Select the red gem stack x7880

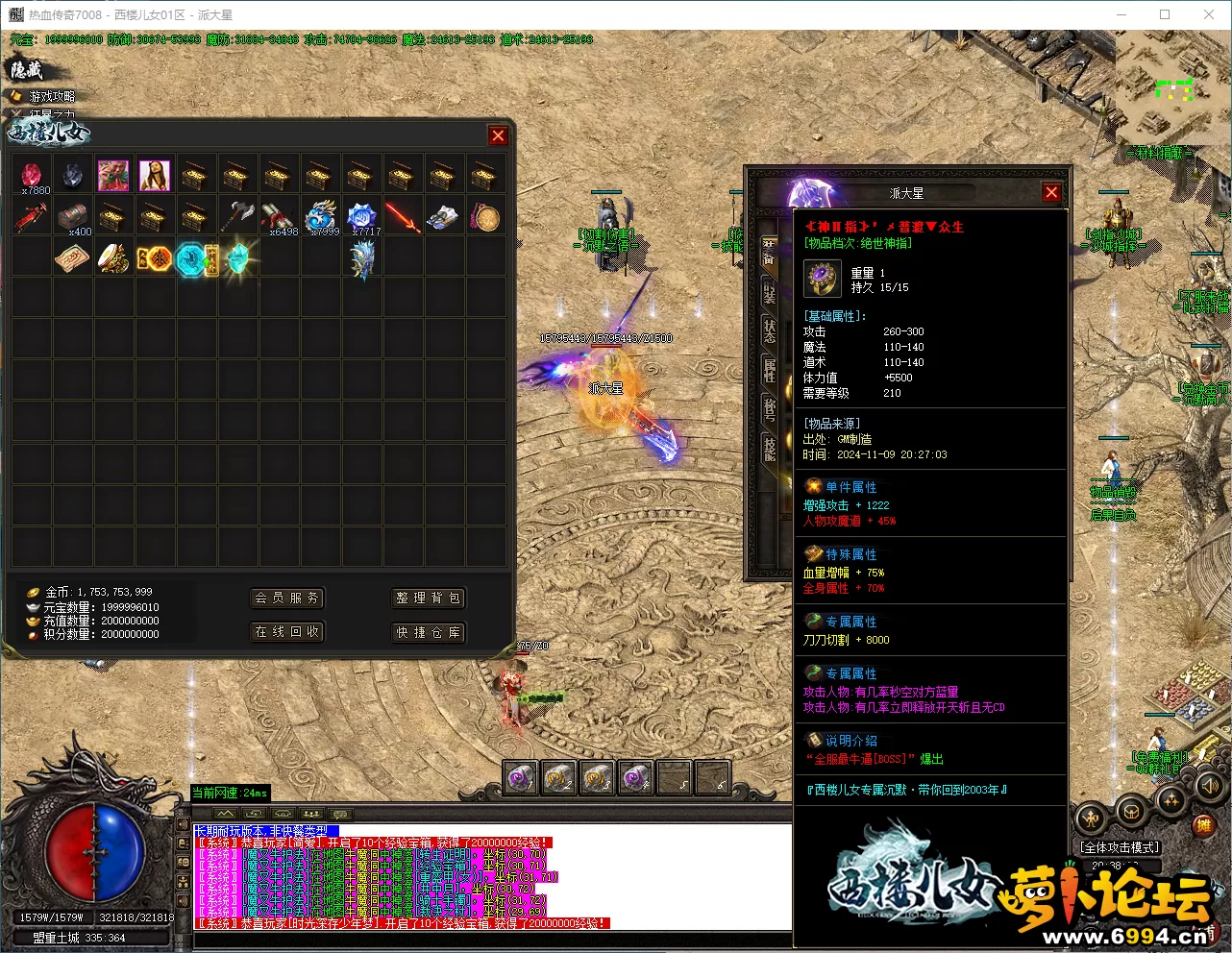pyautogui.click(x=33, y=175)
